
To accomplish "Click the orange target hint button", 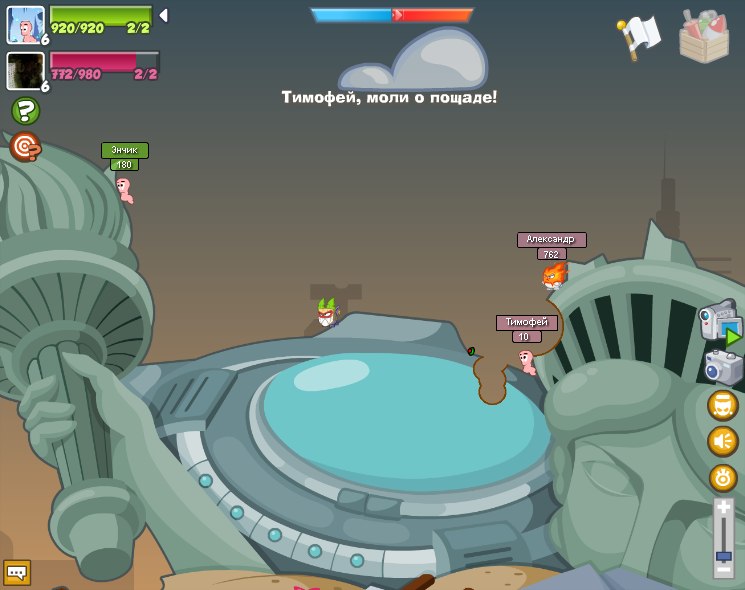I will pos(25,147).
